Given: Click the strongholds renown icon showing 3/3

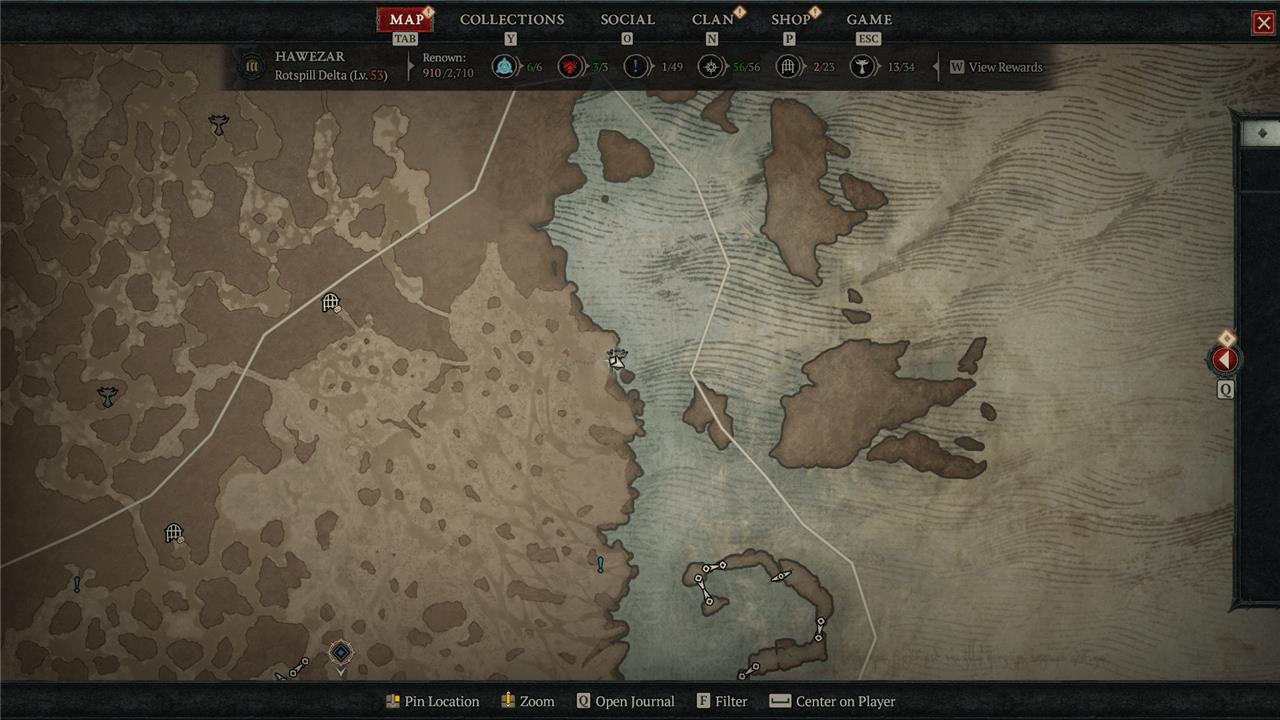Looking at the screenshot, I should coord(570,67).
